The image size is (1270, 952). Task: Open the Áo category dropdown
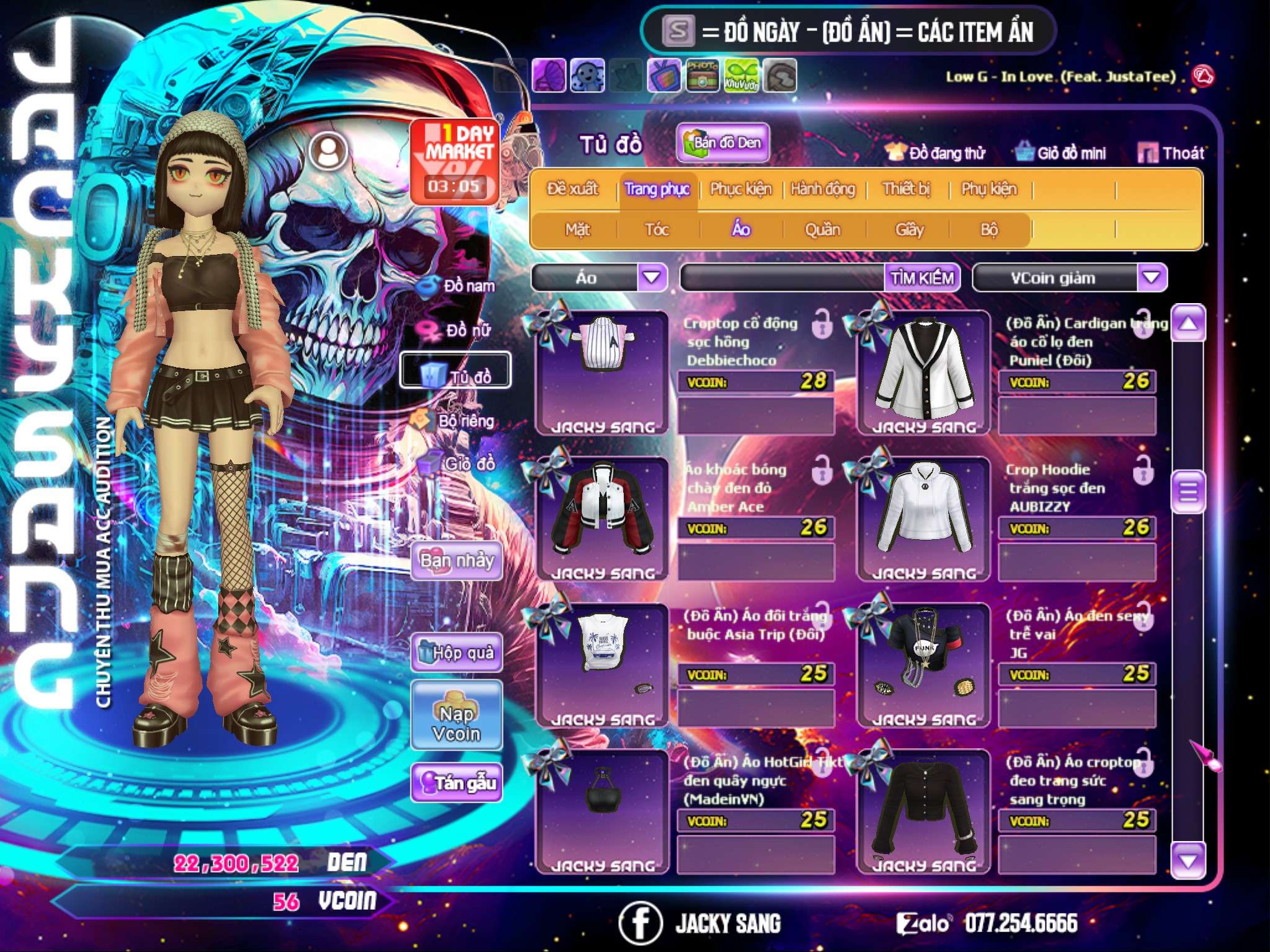(x=652, y=278)
